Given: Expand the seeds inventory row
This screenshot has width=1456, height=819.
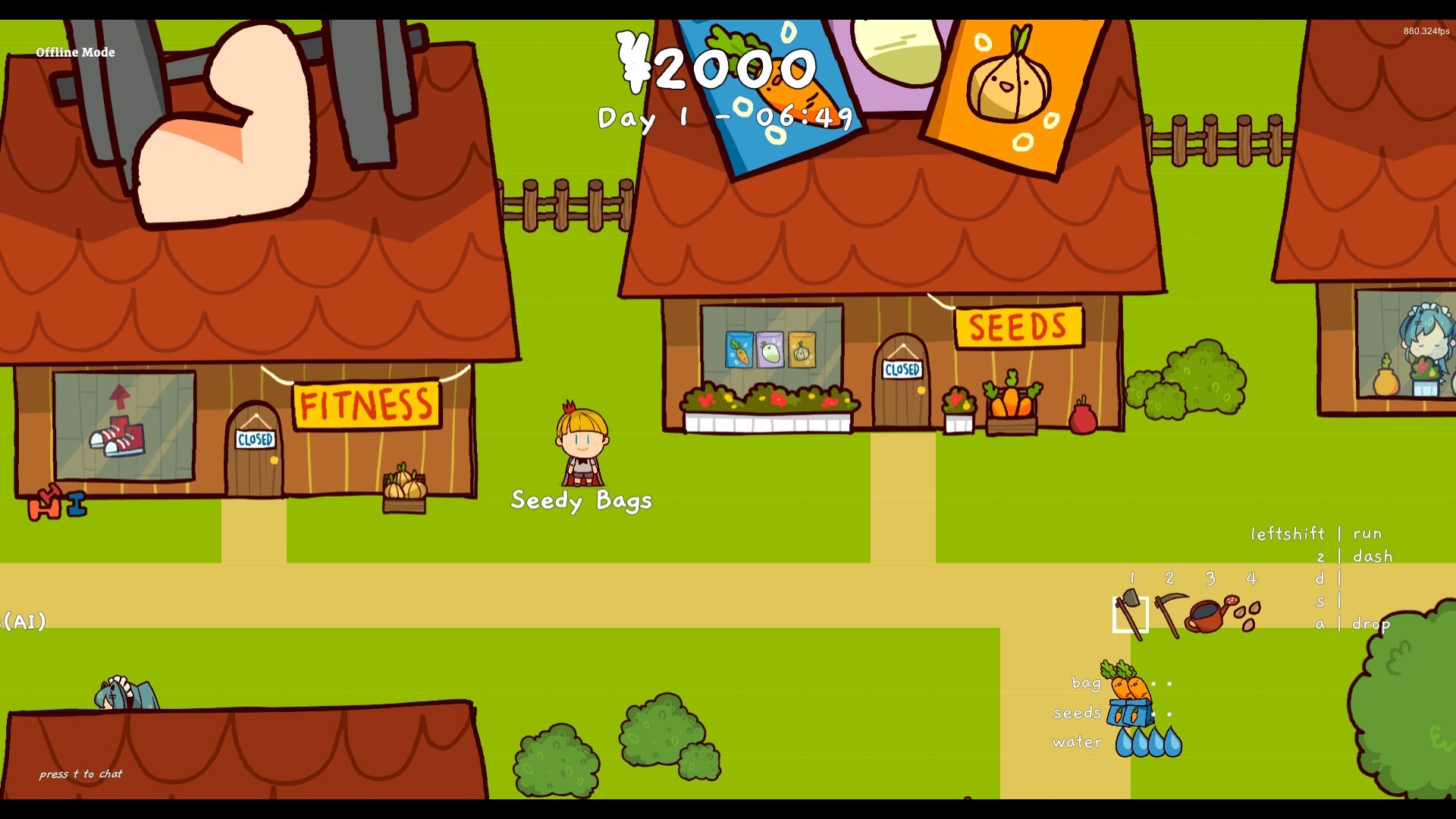Looking at the screenshot, I should coord(1078,713).
